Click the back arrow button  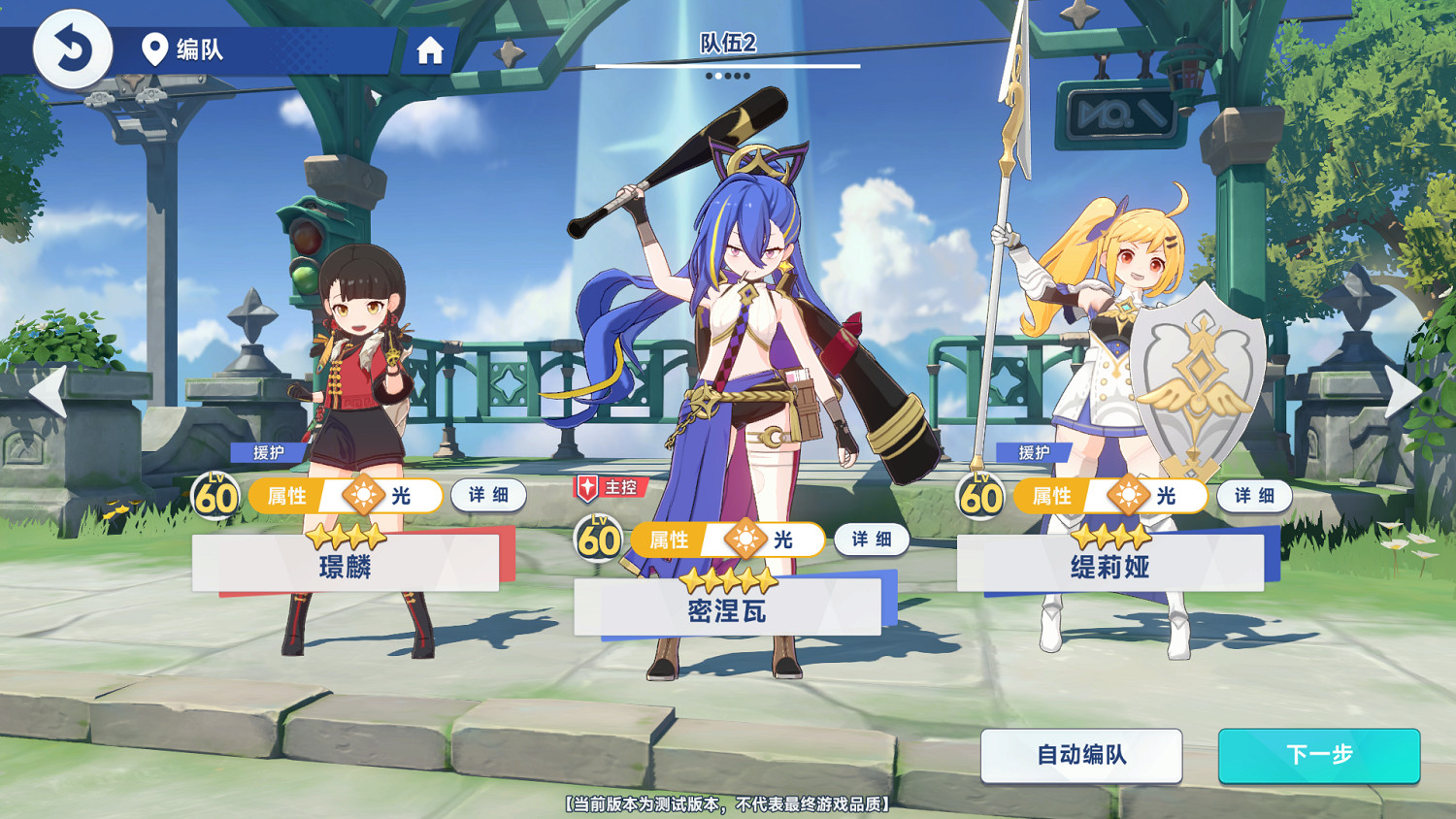(x=73, y=49)
